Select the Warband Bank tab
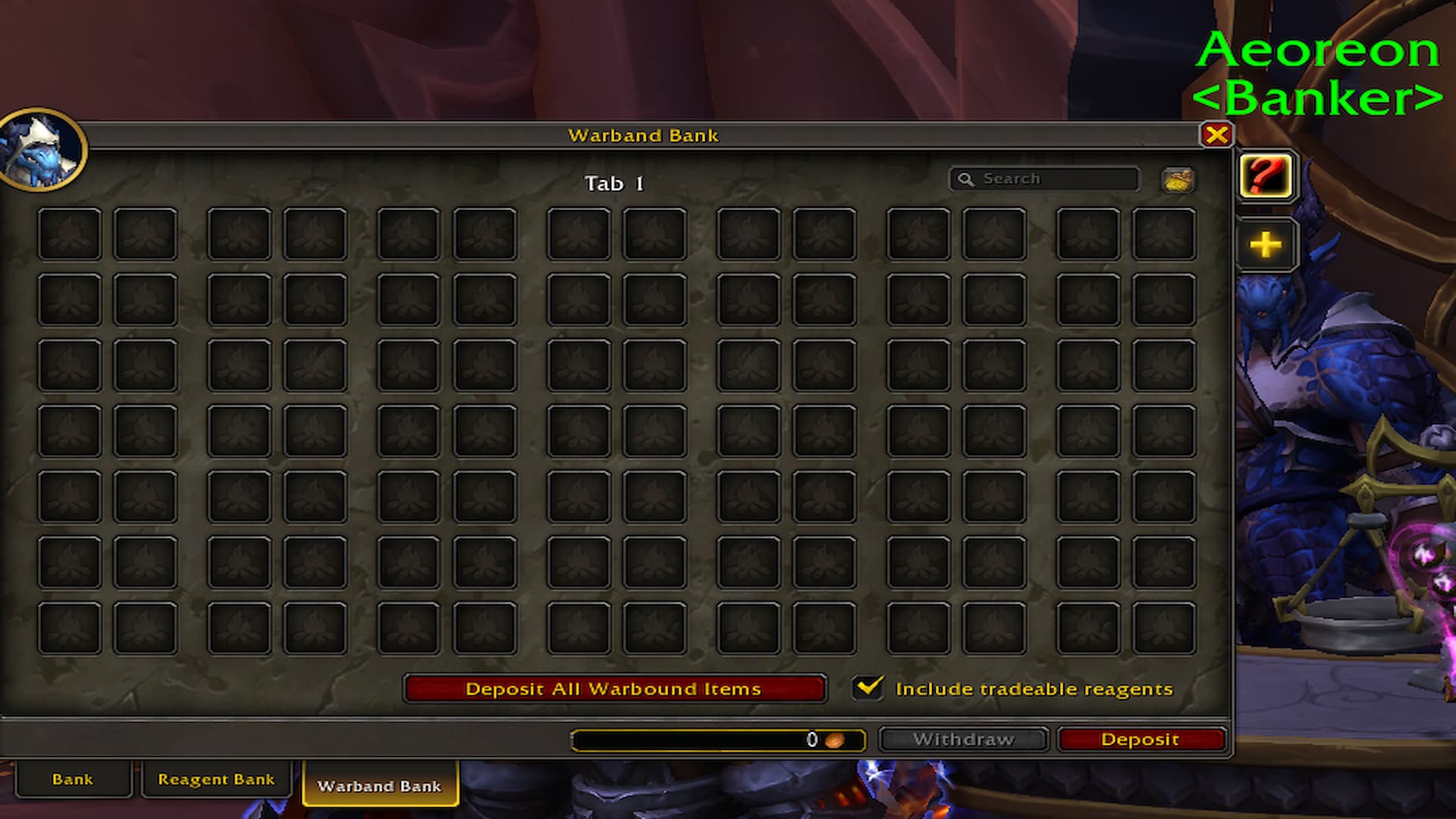Viewport: 1456px width, 819px height. pyautogui.click(x=381, y=786)
